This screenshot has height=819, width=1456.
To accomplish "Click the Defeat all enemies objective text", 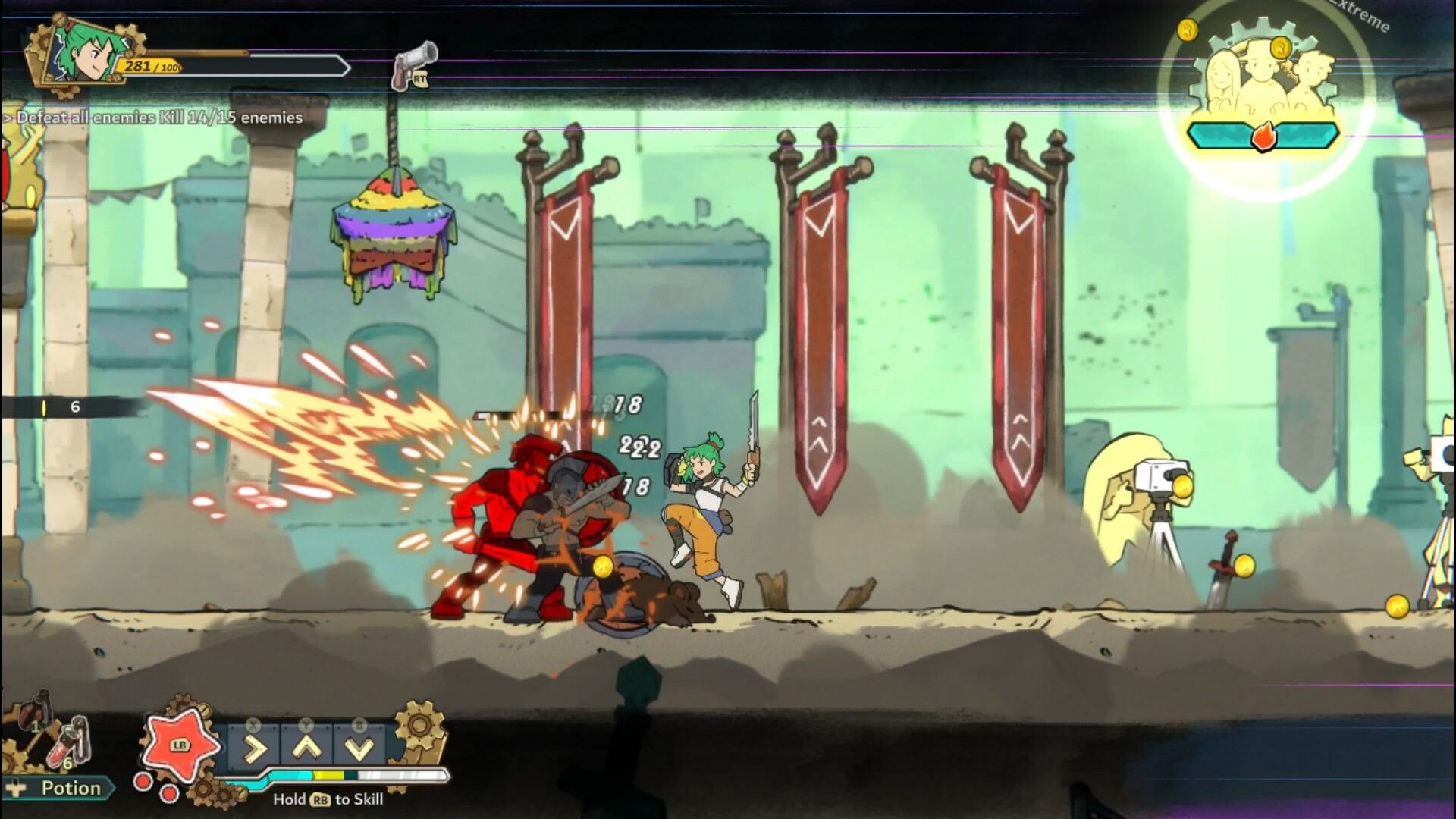I will (x=152, y=118).
